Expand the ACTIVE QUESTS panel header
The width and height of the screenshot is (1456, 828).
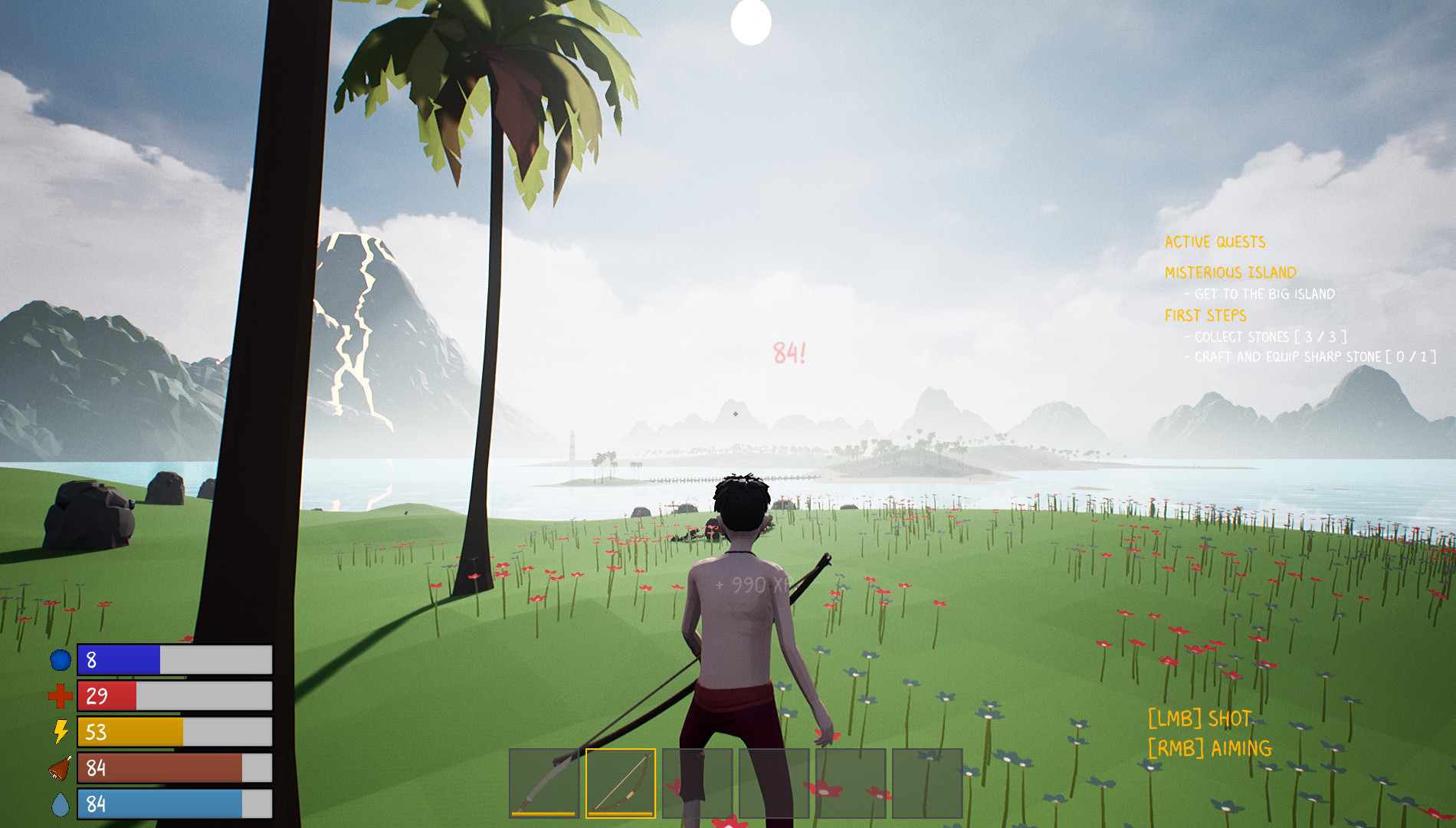click(1215, 242)
